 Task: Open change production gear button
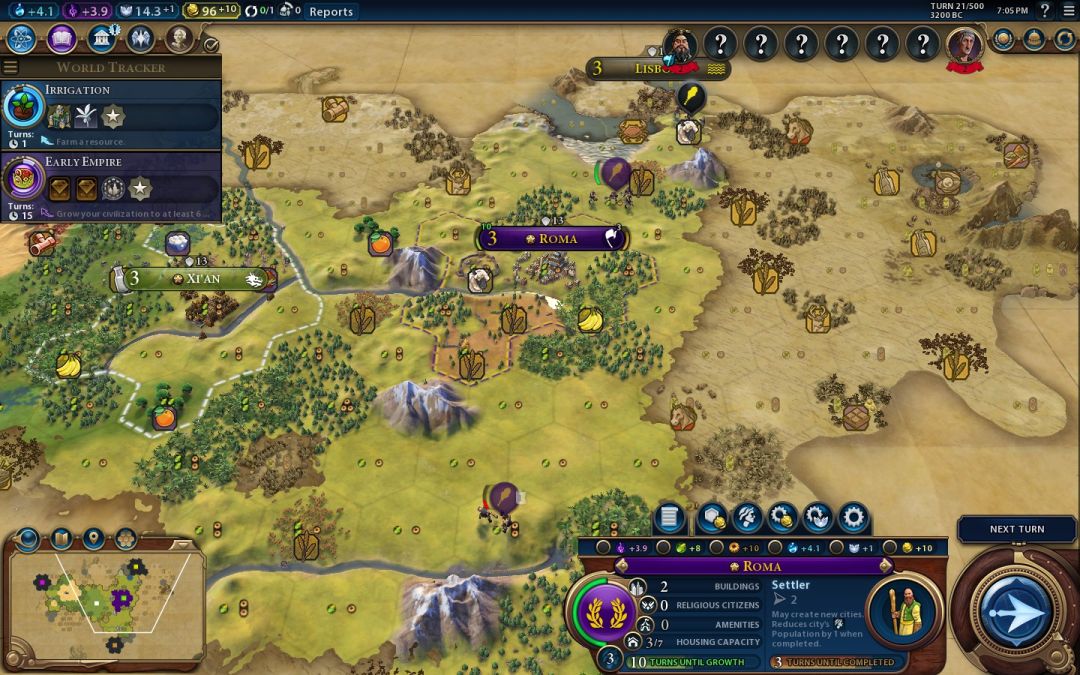[853, 518]
